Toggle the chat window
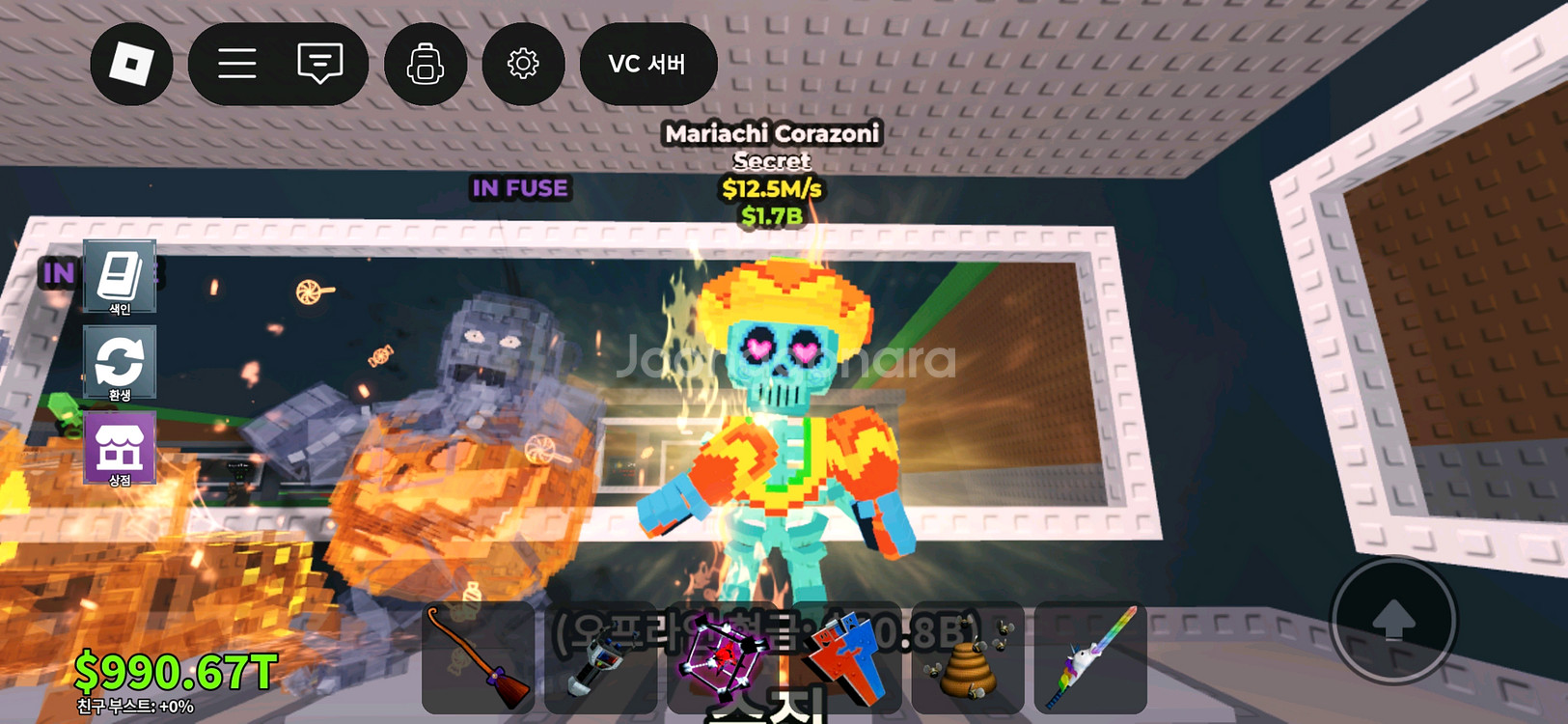 (320, 64)
